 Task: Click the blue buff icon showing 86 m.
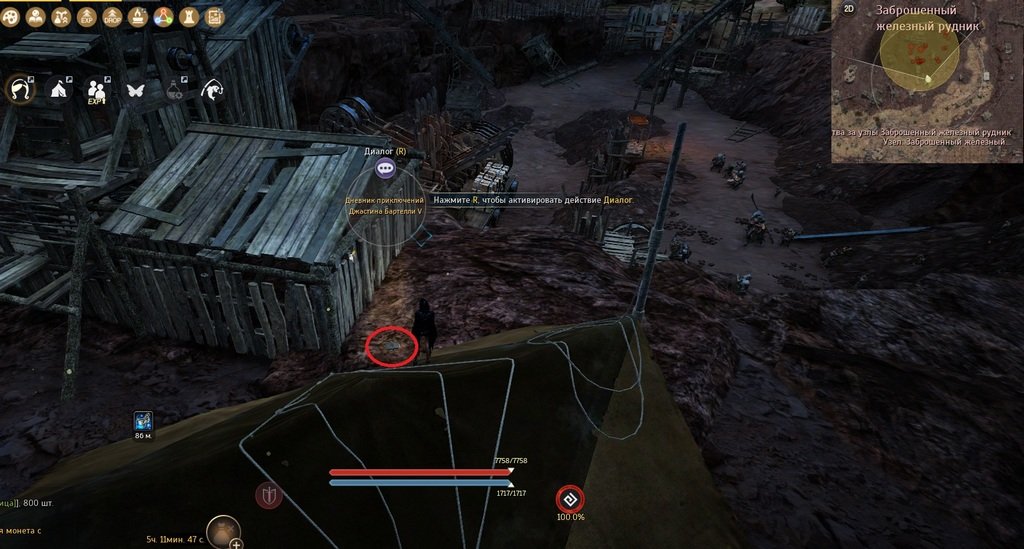pyautogui.click(x=142, y=420)
